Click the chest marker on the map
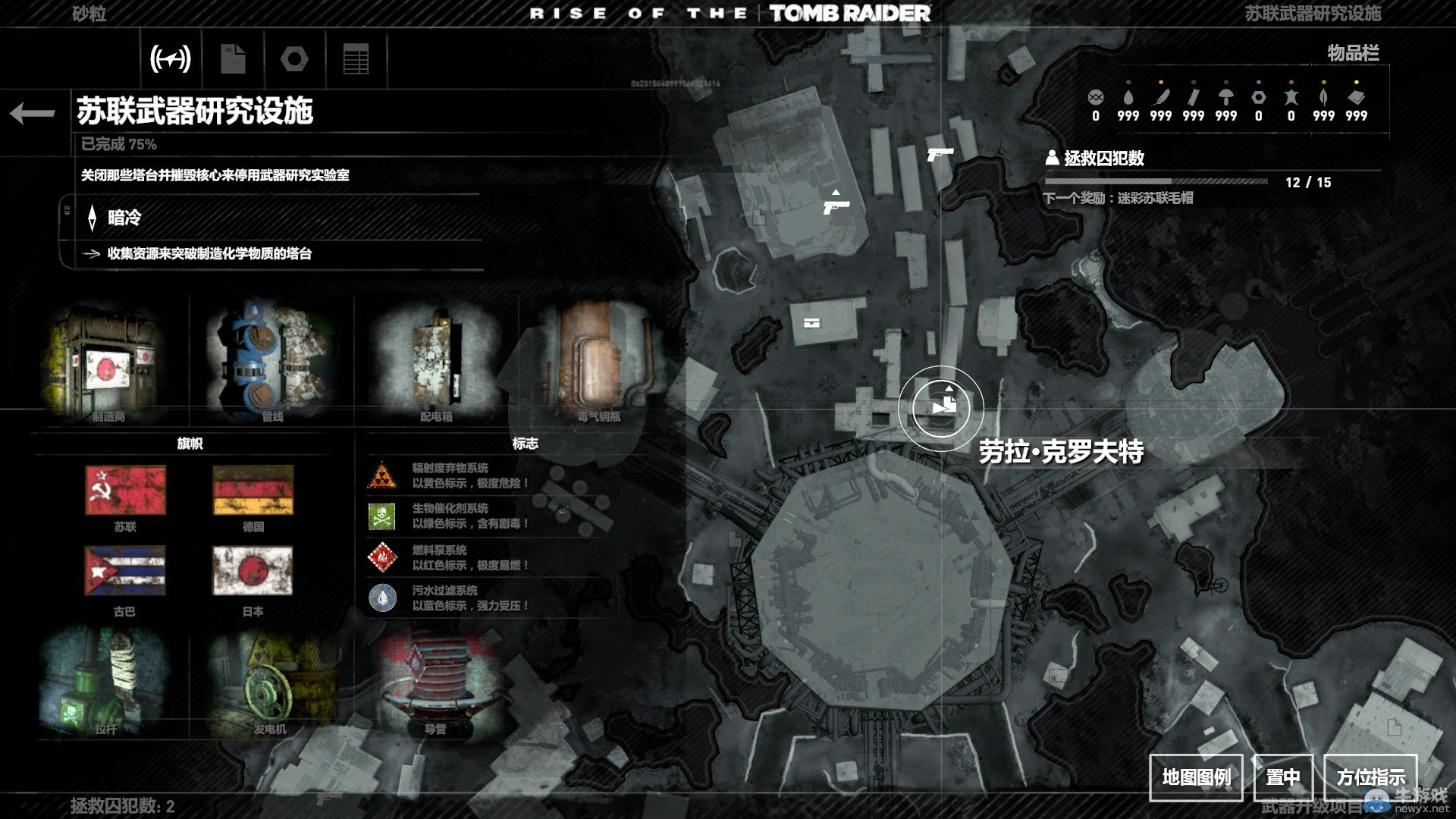The height and width of the screenshot is (819, 1456). point(811,323)
